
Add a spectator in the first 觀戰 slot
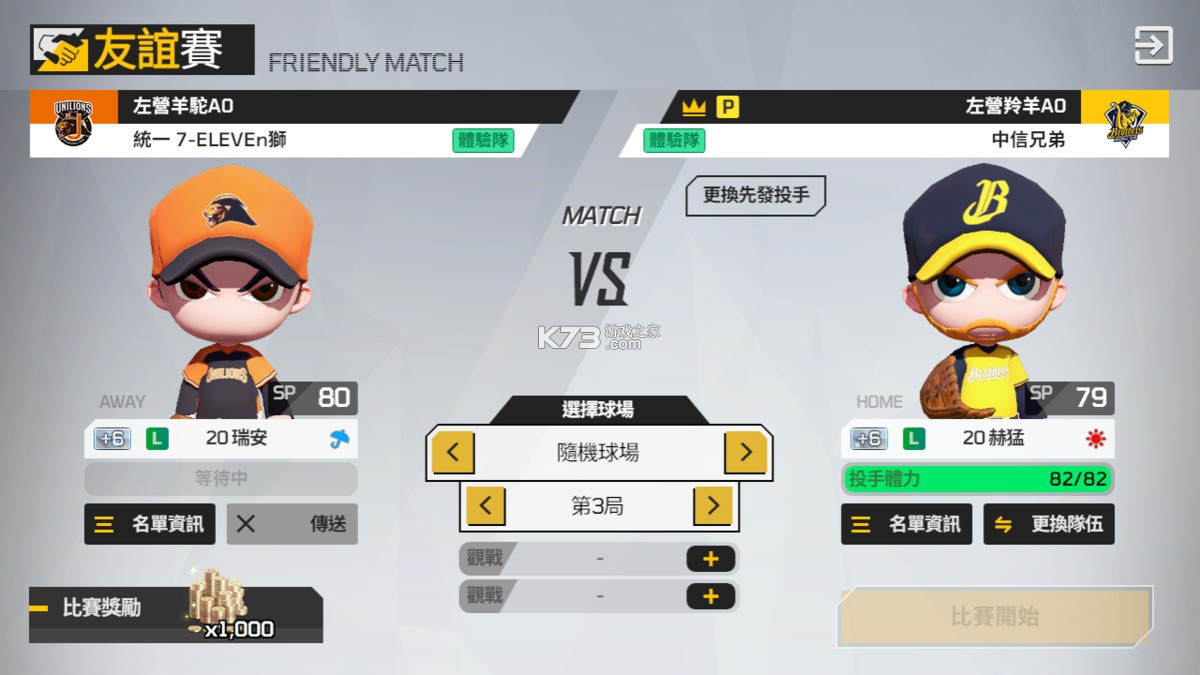click(x=710, y=559)
